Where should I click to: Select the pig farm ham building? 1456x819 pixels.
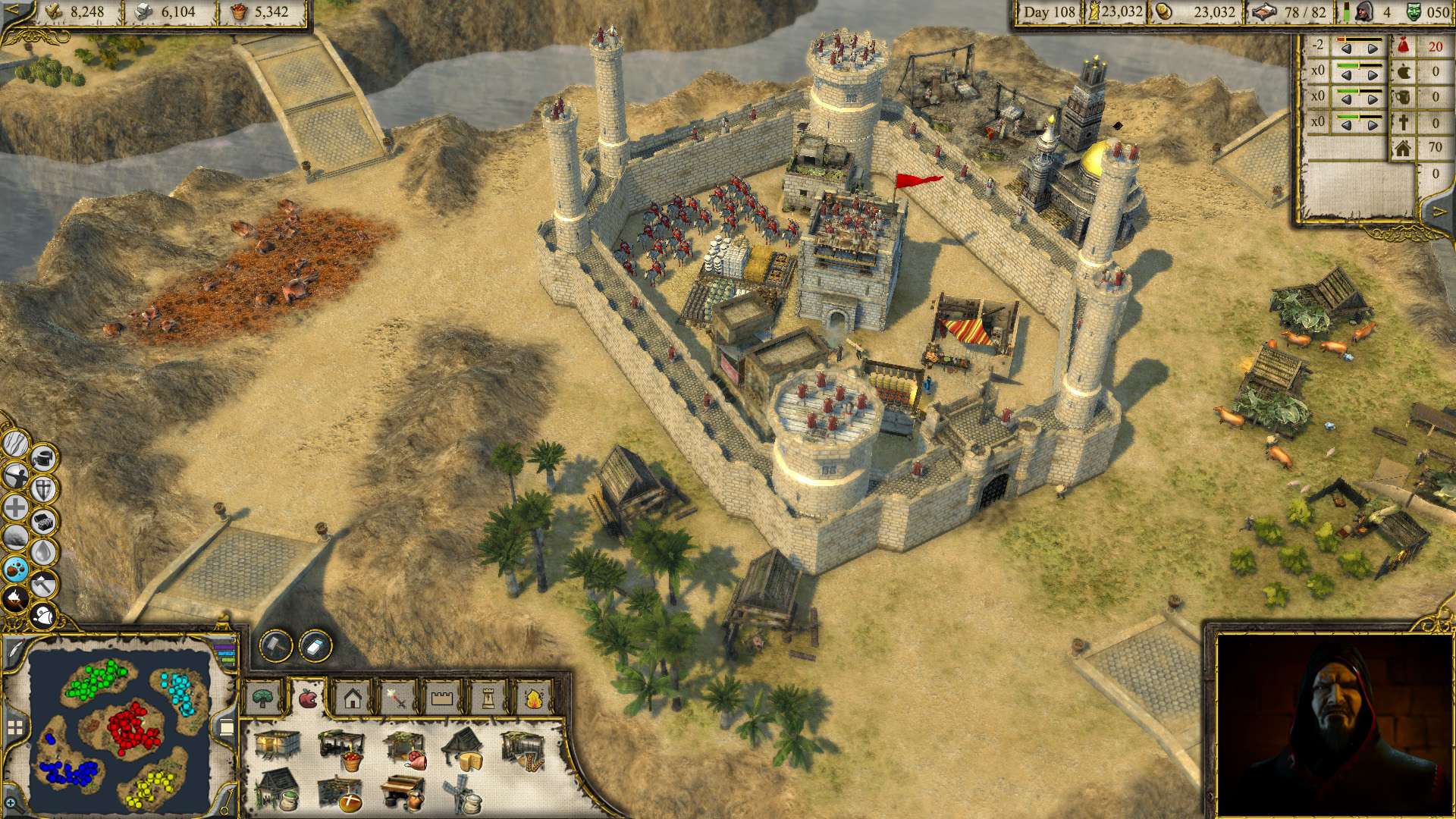(x=406, y=748)
